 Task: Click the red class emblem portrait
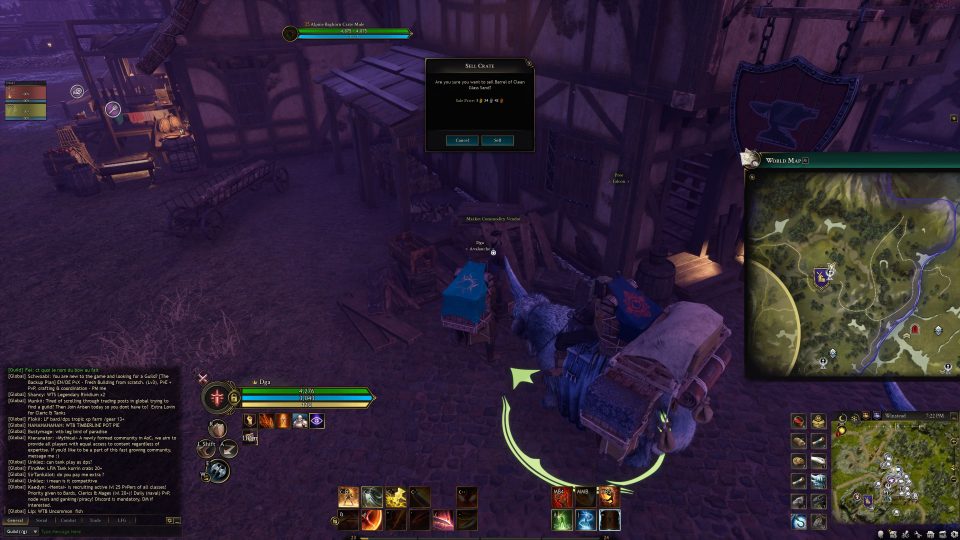pos(218,398)
